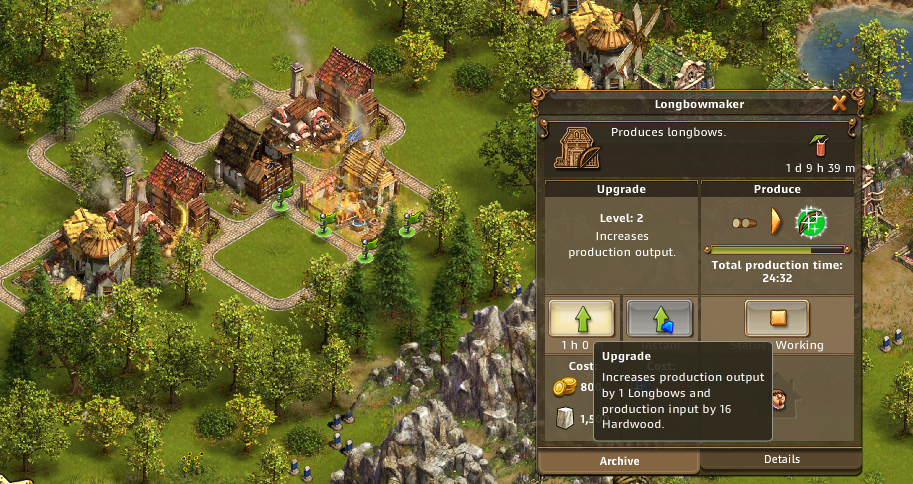913x484 pixels.
Task: Choose the instant upgrade gem button
Action: tap(659, 319)
